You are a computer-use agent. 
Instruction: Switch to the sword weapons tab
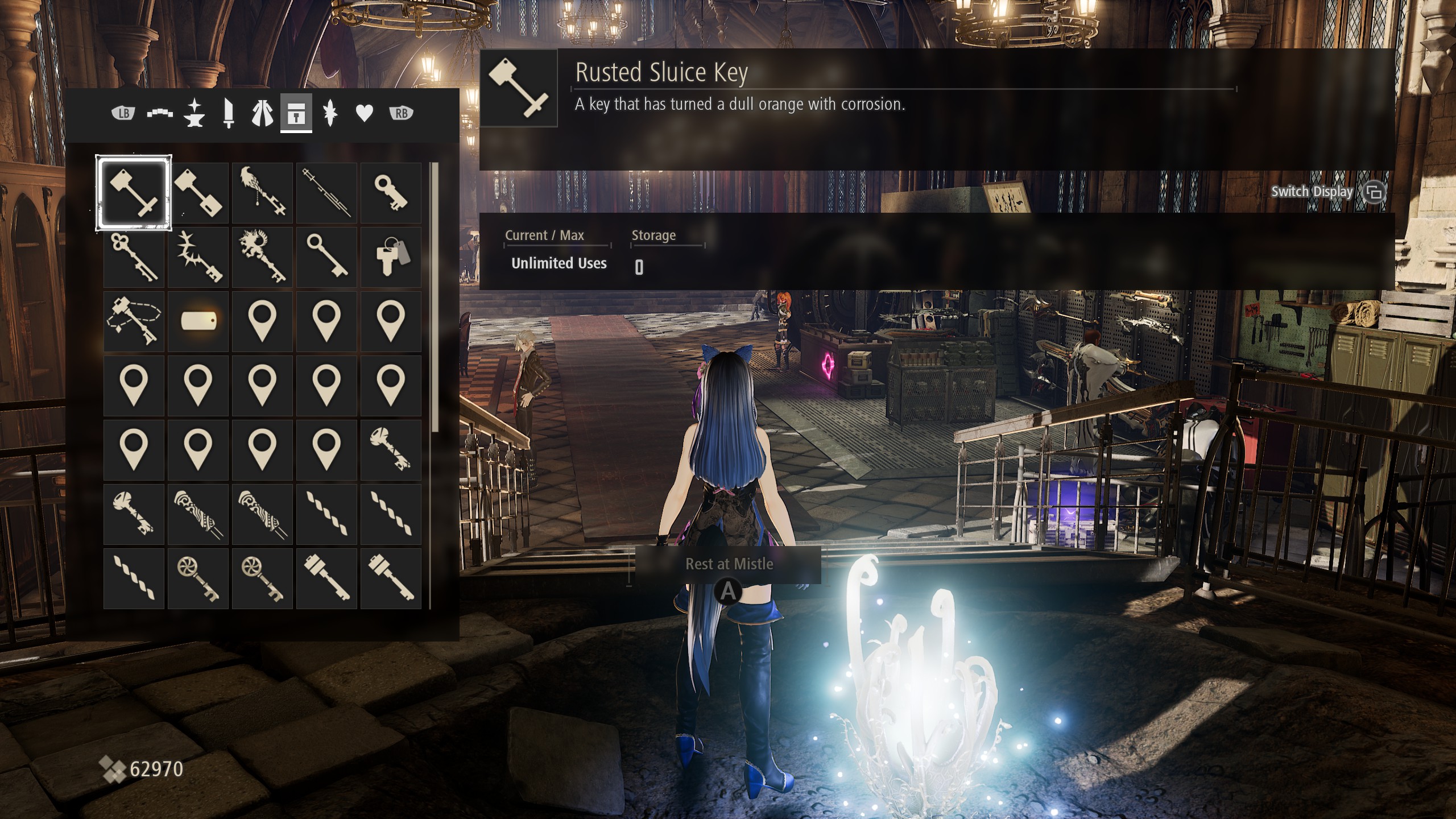click(229, 113)
